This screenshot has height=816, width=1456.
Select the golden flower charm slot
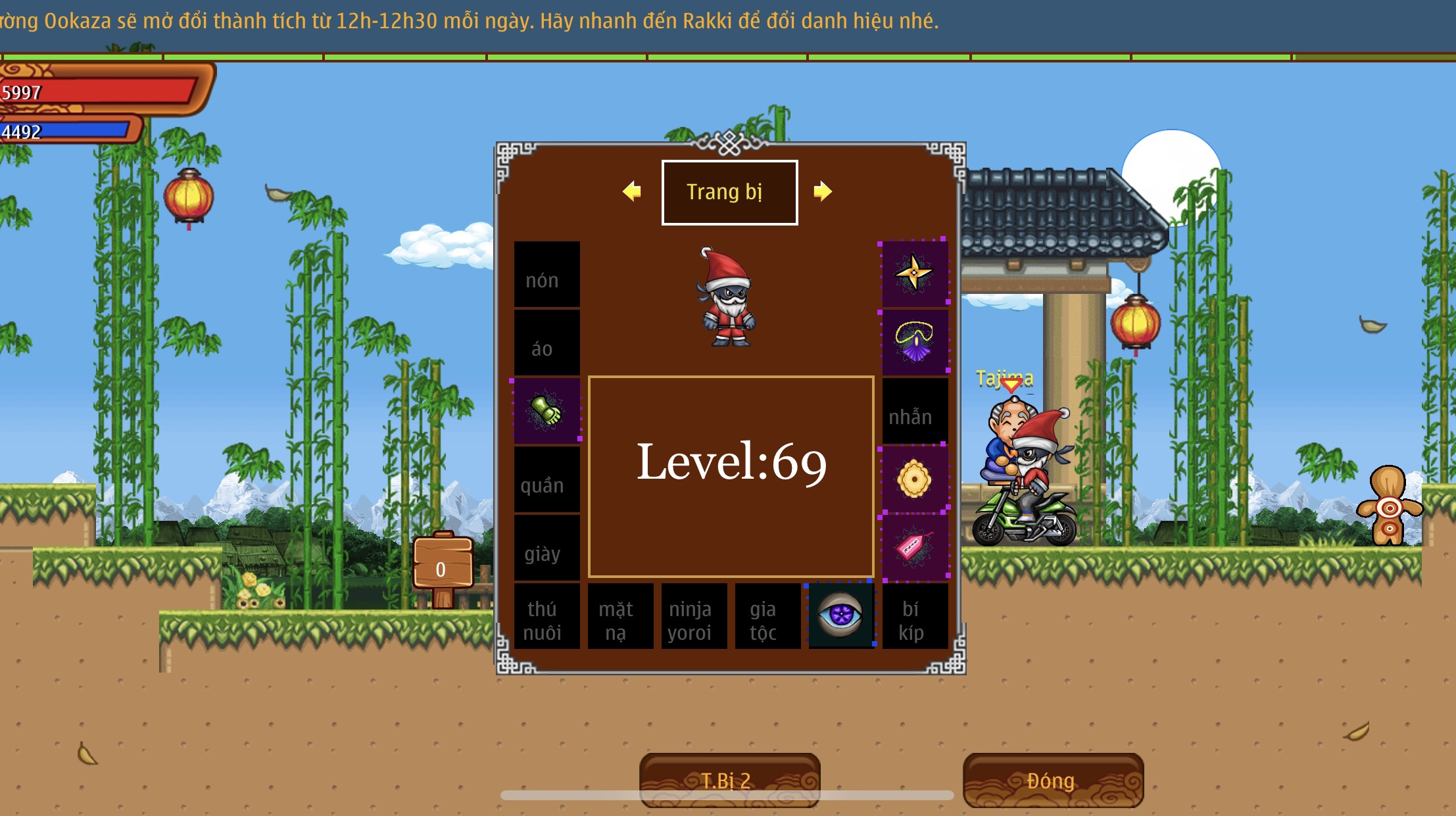click(914, 479)
